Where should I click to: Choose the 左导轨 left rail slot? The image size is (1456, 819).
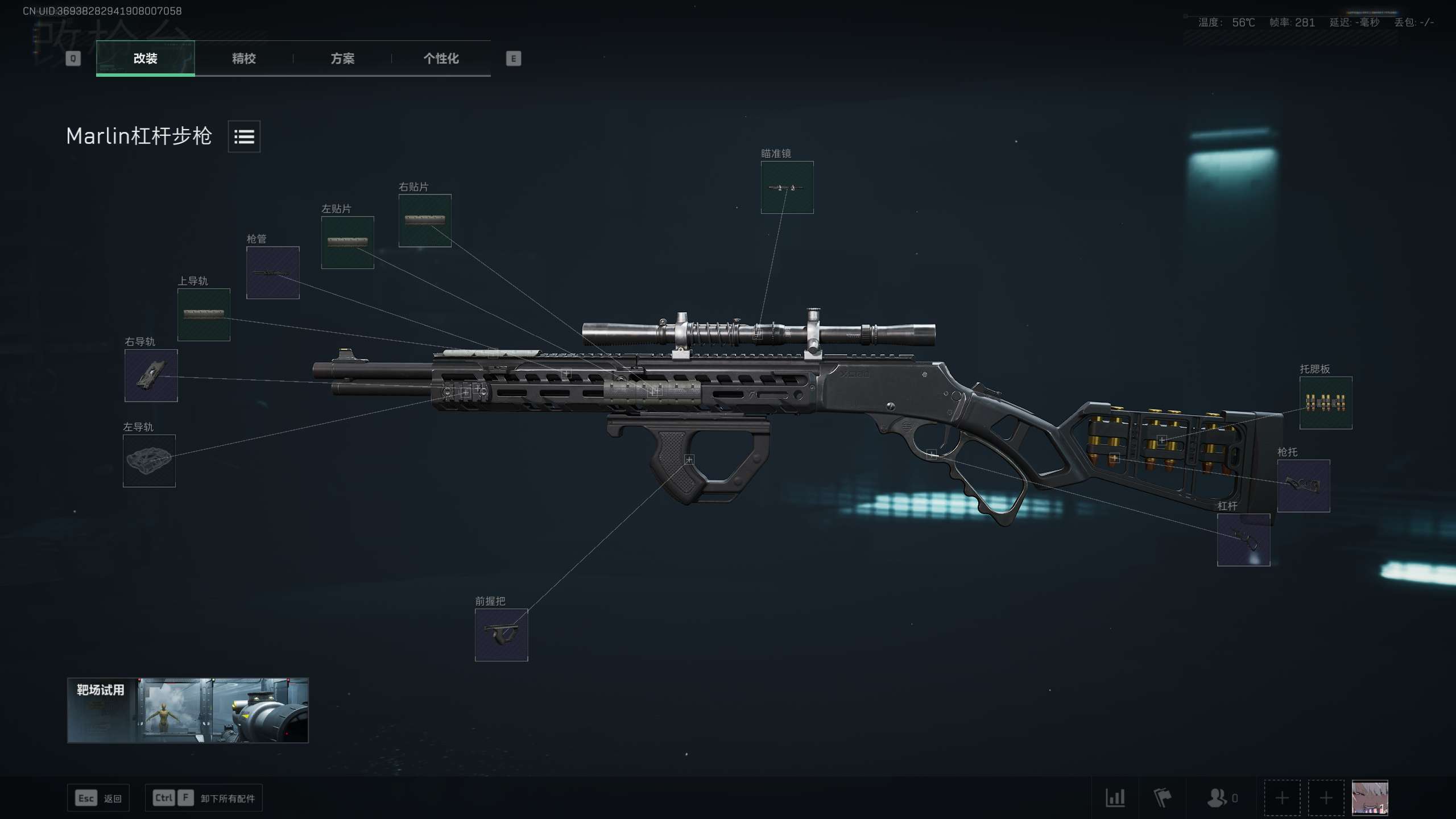pyautogui.click(x=149, y=461)
